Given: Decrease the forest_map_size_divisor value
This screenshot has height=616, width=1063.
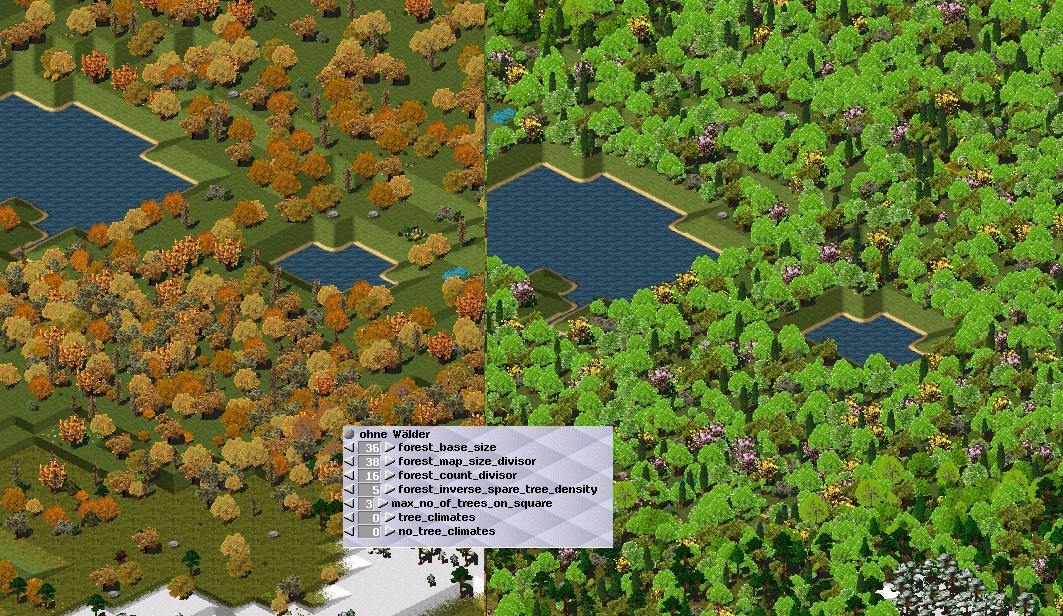Looking at the screenshot, I should coord(350,462).
